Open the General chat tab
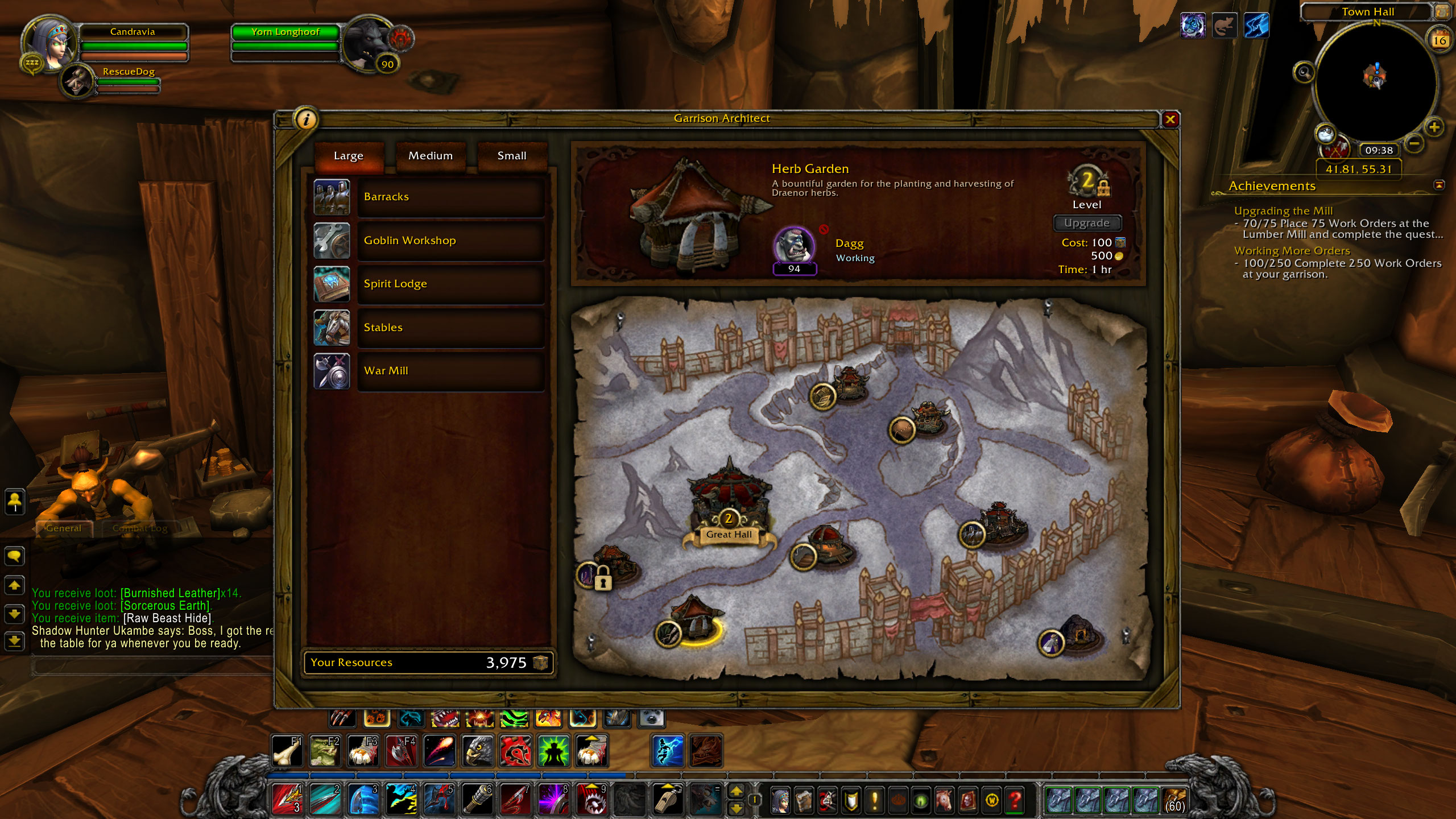Screen dimensions: 1456x819 [x=64, y=528]
